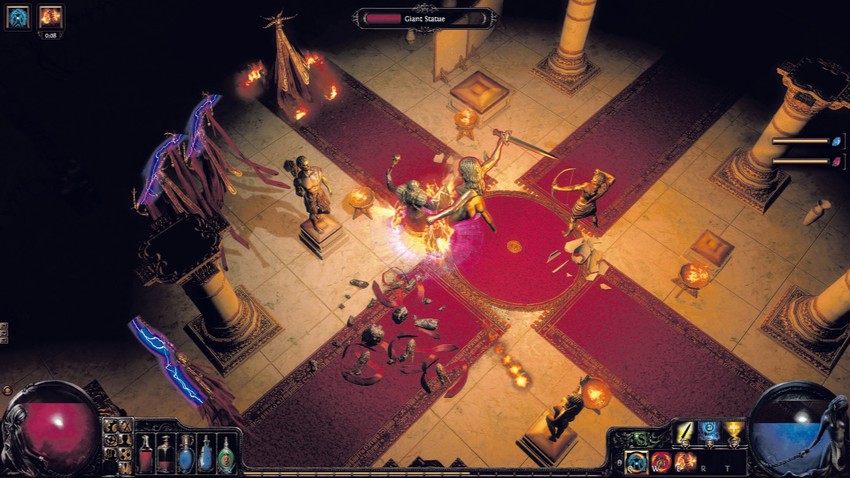Activate the golden cross chalice skill

(x=734, y=434)
